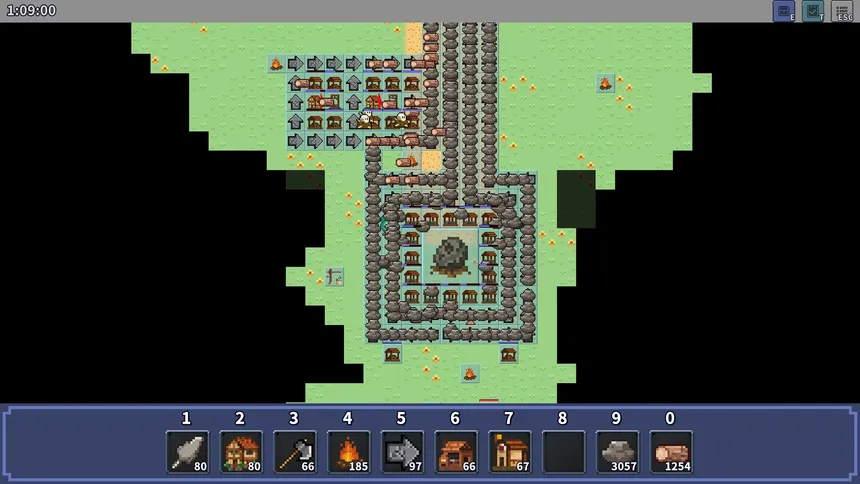Open the grey list menu button
This screenshot has width=860, height=484.
coord(842,11)
